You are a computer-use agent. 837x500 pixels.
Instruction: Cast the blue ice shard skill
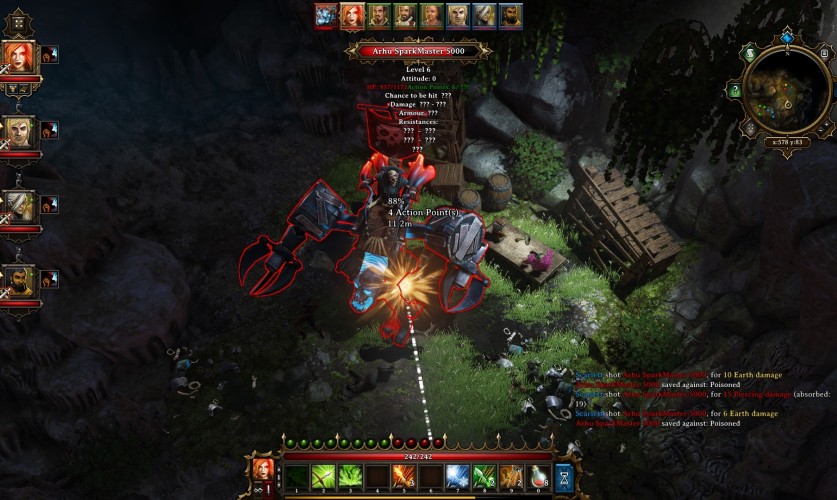pyautogui.click(x=458, y=476)
